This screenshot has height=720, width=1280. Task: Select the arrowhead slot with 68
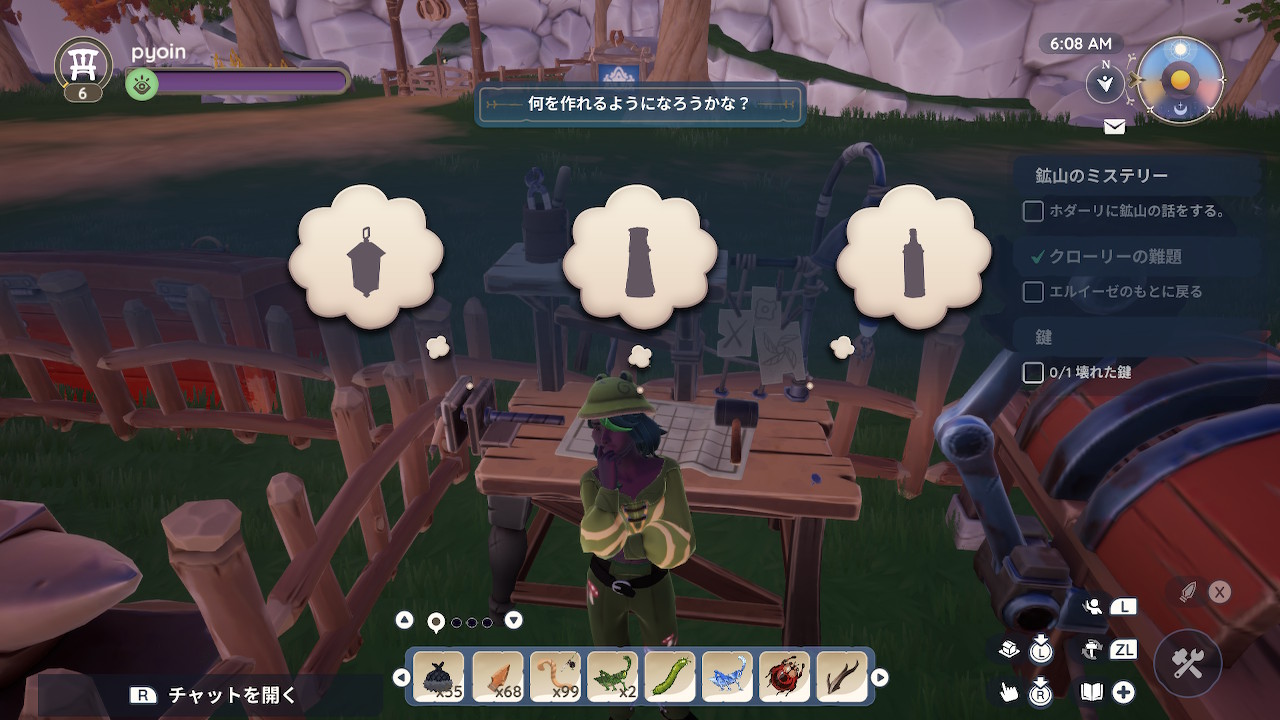(497, 677)
